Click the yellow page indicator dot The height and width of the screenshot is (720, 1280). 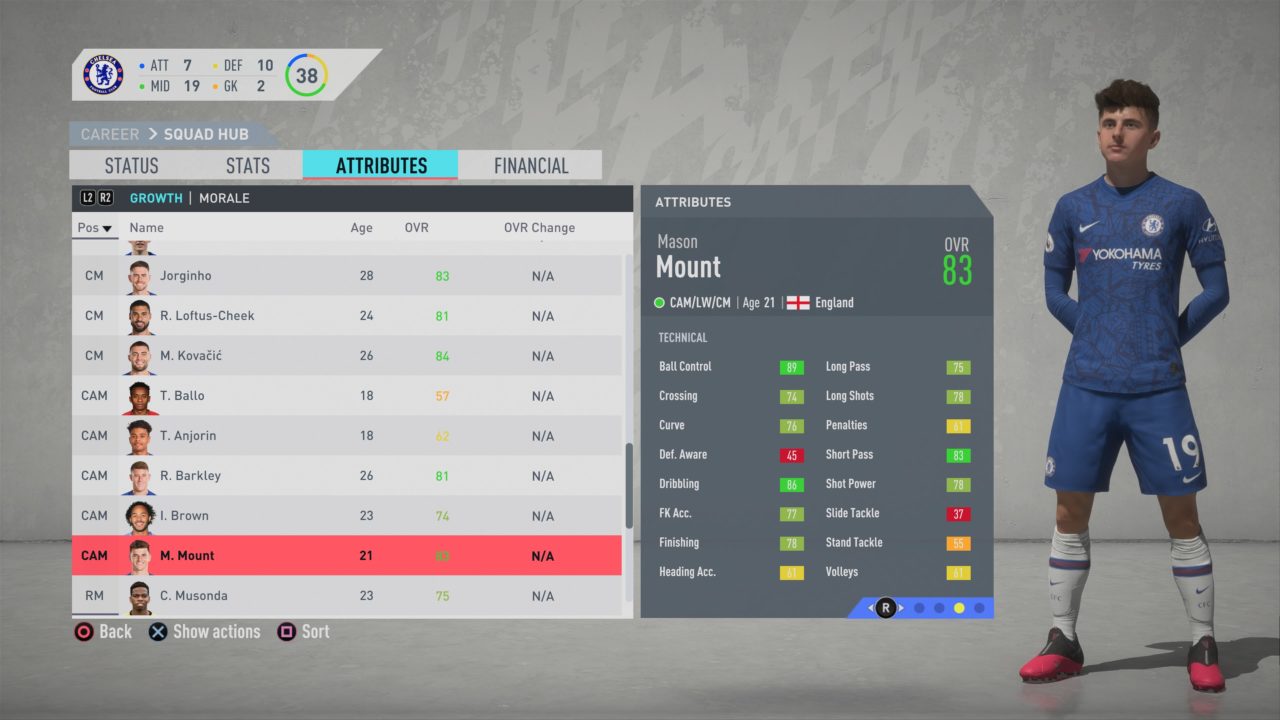pos(959,607)
